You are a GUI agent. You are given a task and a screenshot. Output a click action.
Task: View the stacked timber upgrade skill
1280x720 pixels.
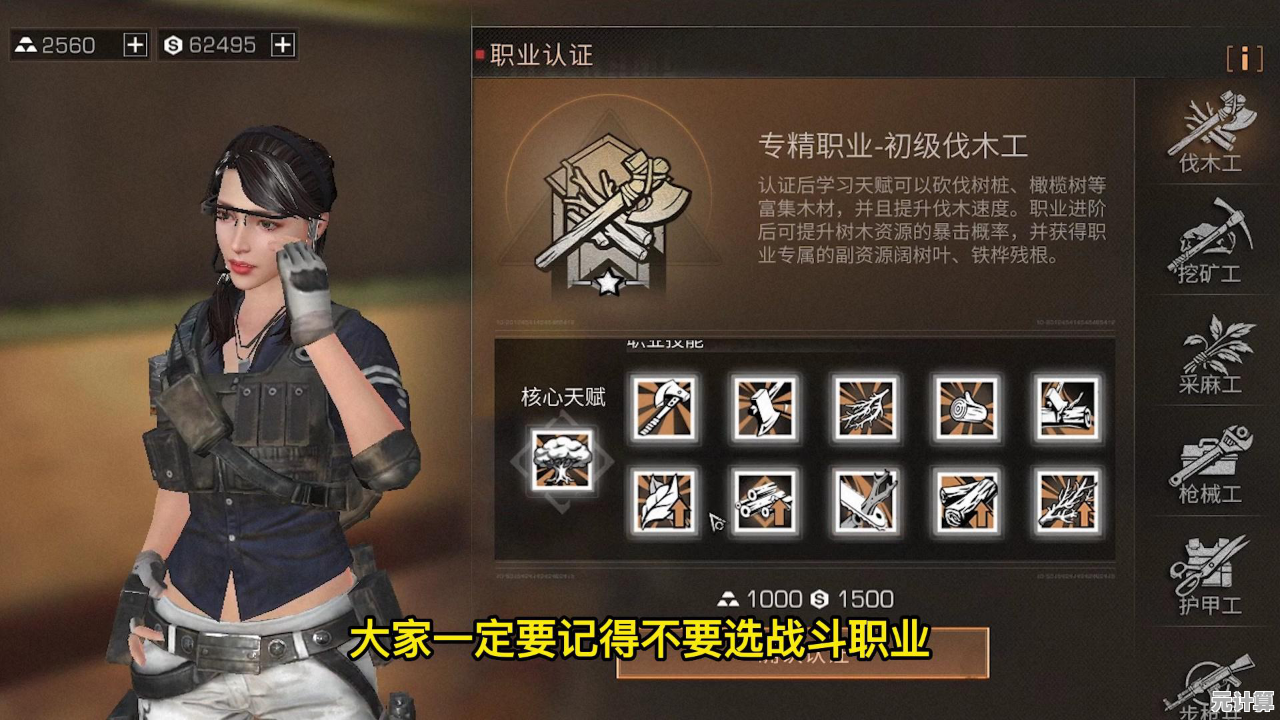click(764, 500)
